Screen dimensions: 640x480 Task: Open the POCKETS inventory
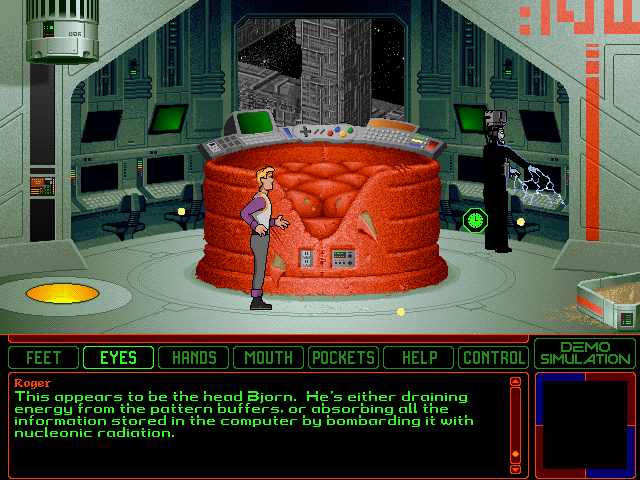(x=344, y=357)
